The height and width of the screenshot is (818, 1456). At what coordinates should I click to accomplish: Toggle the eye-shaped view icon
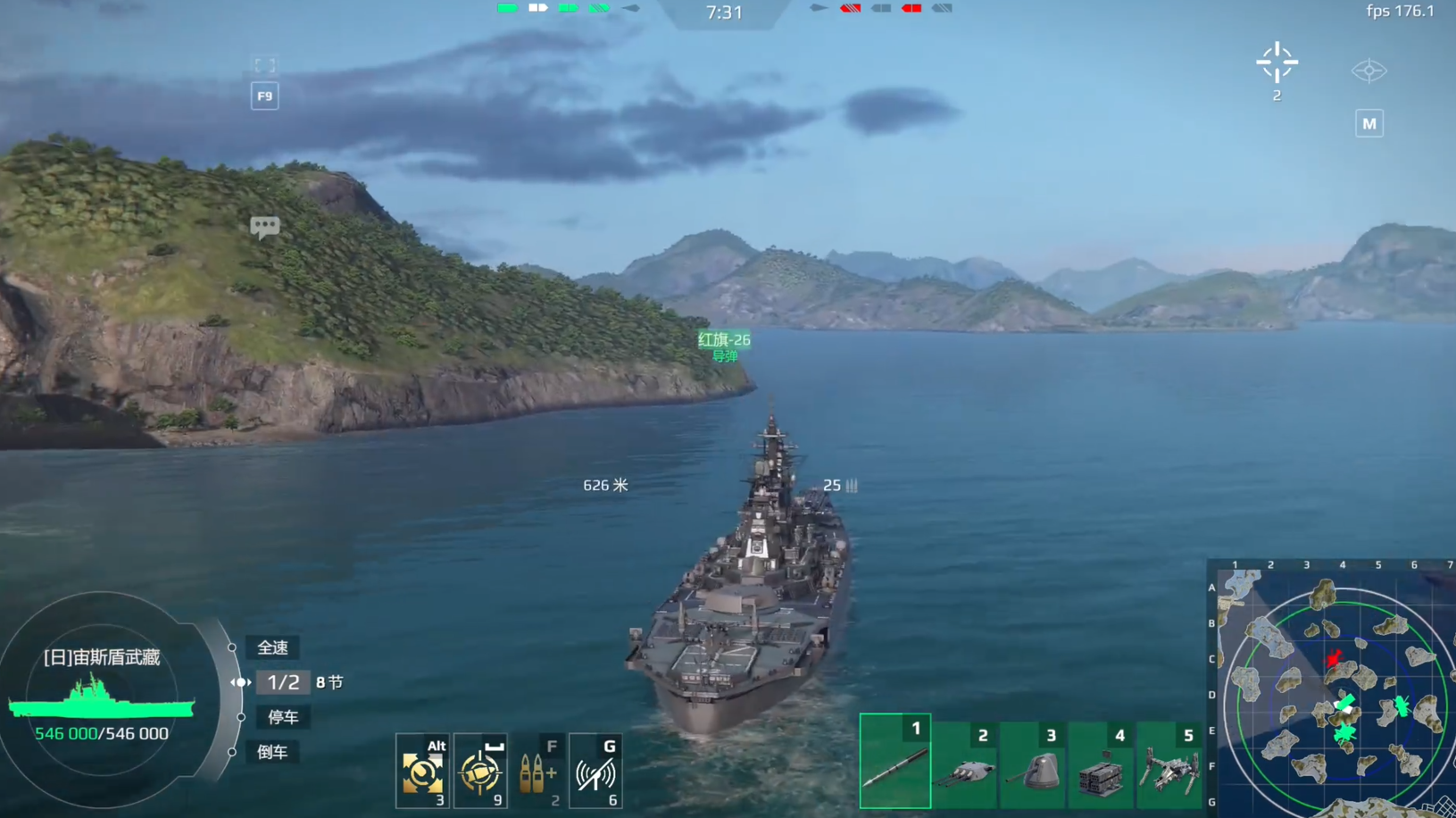click(x=1369, y=71)
